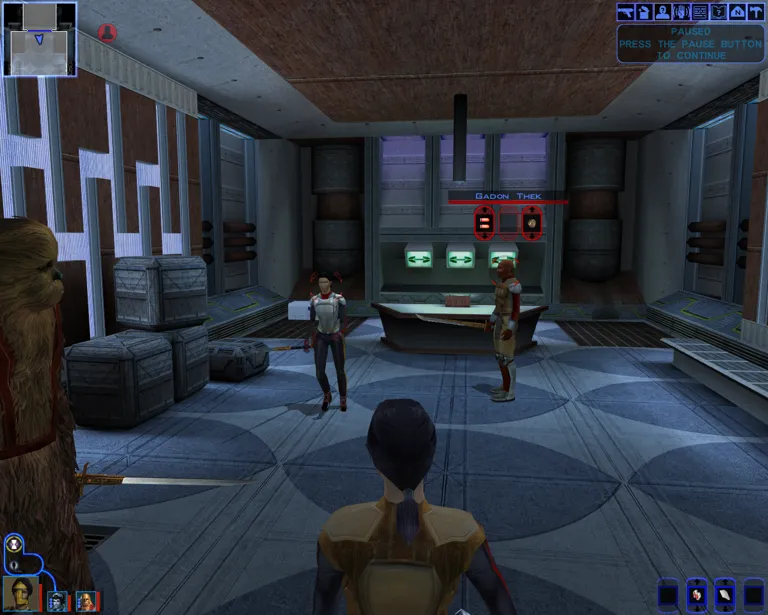Viewport: 768px width, 615px height.
Task: Choose the grenade action on Gadon Thek
Action: (531, 223)
